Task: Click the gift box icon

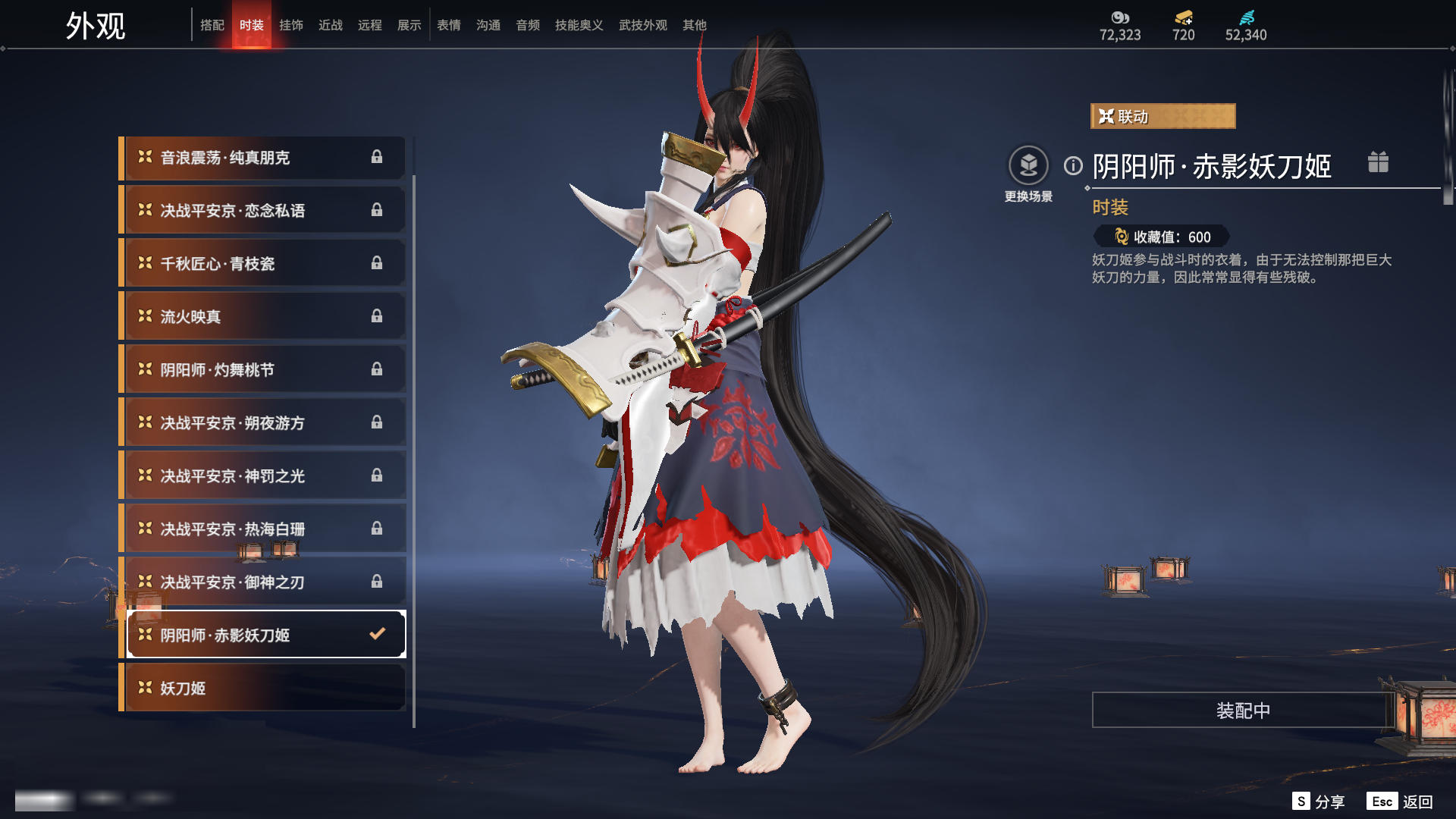Action: (1378, 162)
